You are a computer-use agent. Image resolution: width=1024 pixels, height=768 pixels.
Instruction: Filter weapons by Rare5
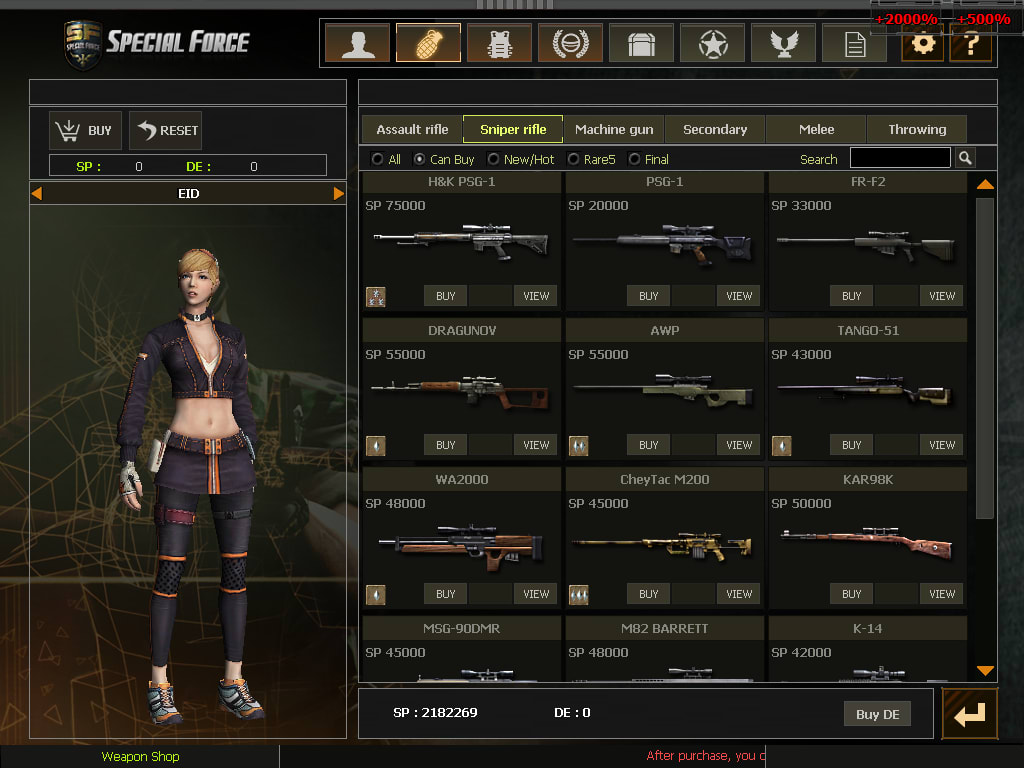click(574, 159)
